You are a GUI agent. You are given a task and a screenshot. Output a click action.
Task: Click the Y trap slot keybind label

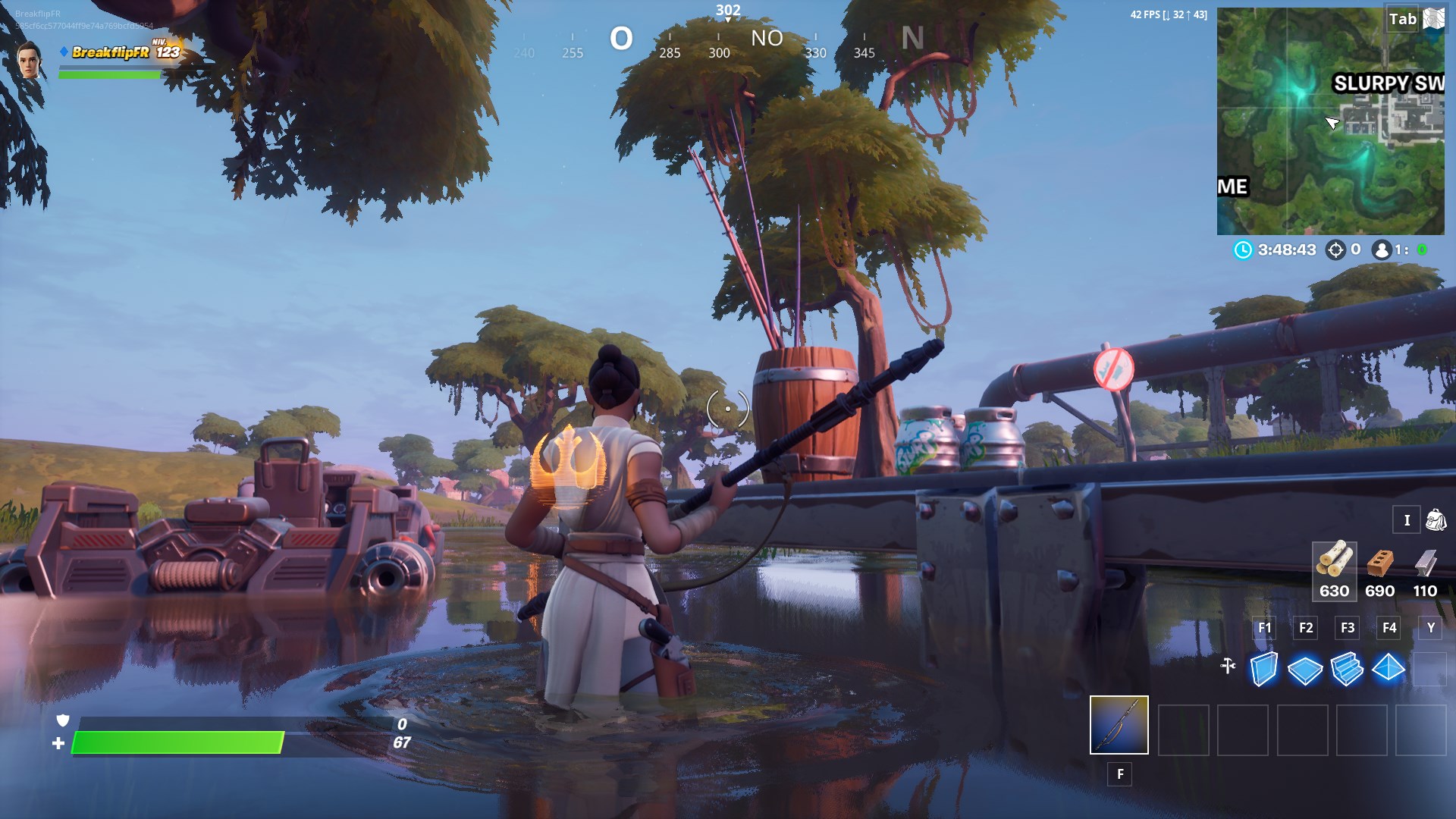[1429, 628]
